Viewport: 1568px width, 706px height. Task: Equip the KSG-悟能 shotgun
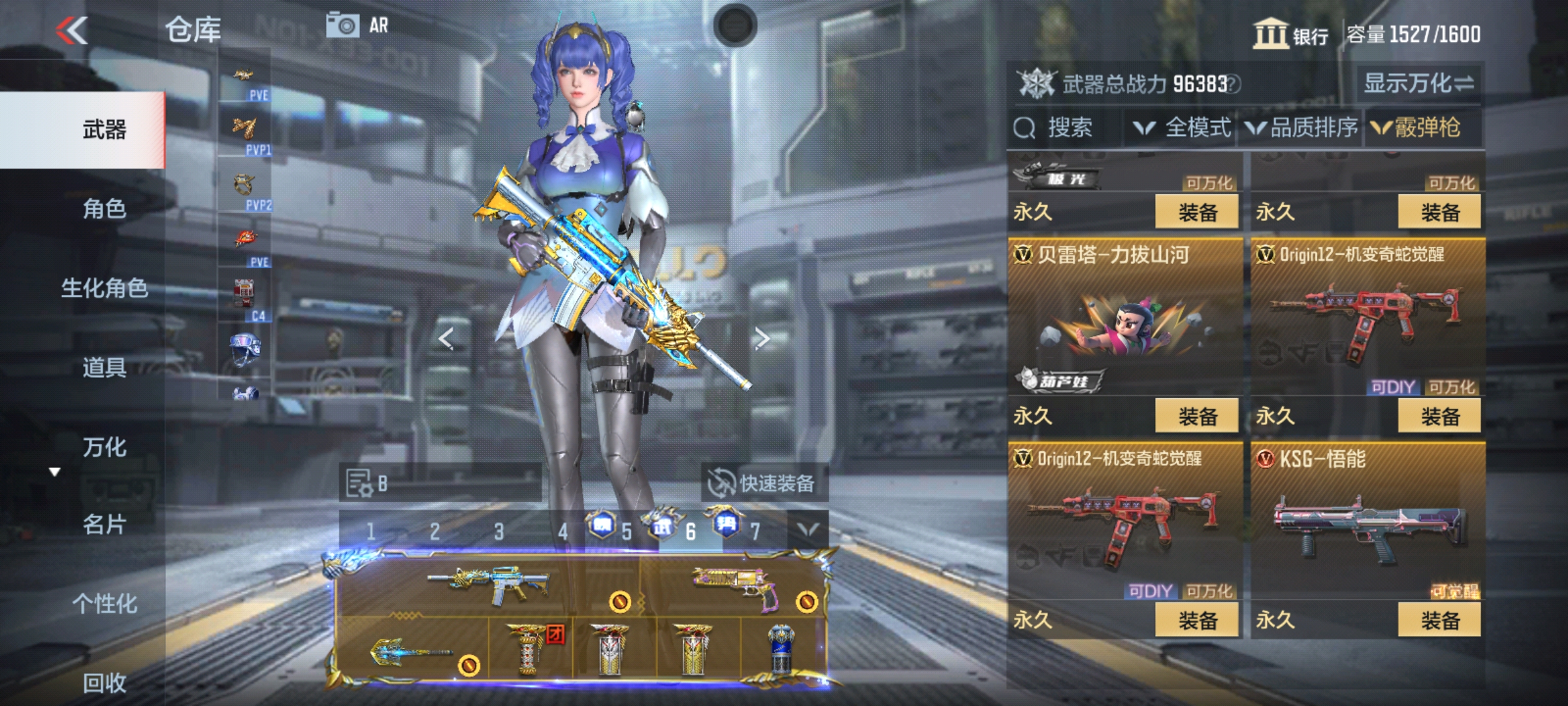1439,620
